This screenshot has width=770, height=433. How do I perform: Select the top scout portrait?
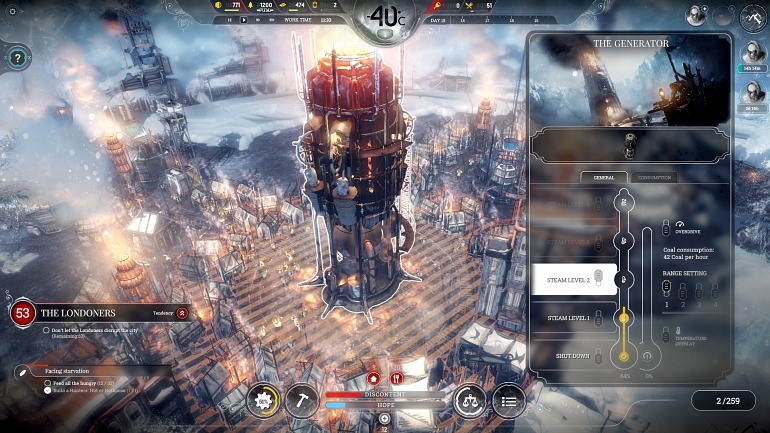point(753,55)
